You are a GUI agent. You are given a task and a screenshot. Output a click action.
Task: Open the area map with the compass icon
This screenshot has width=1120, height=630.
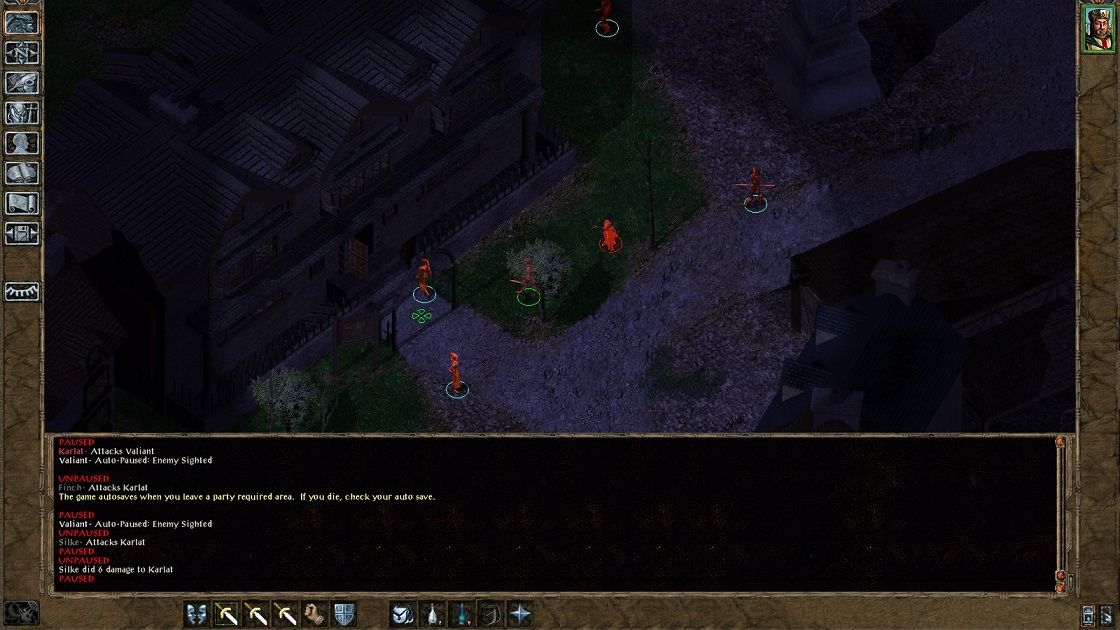click(22, 51)
